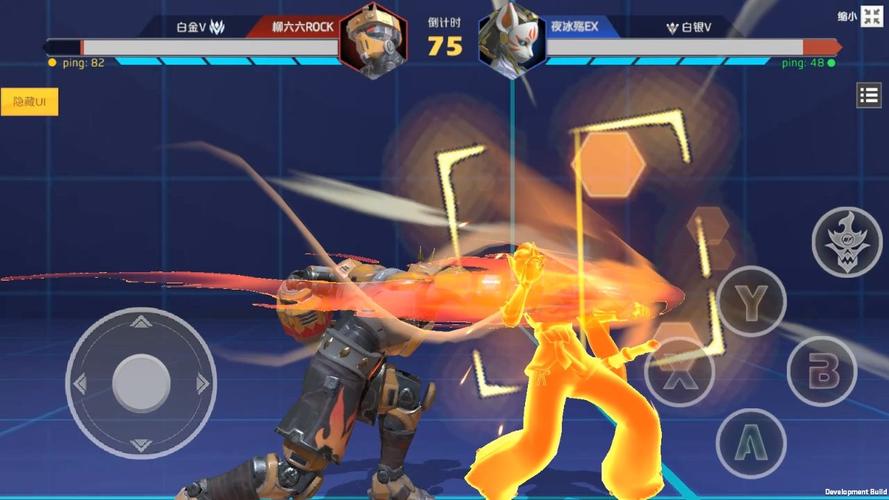Hide the UI with the 隐藏UI button

(x=29, y=102)
